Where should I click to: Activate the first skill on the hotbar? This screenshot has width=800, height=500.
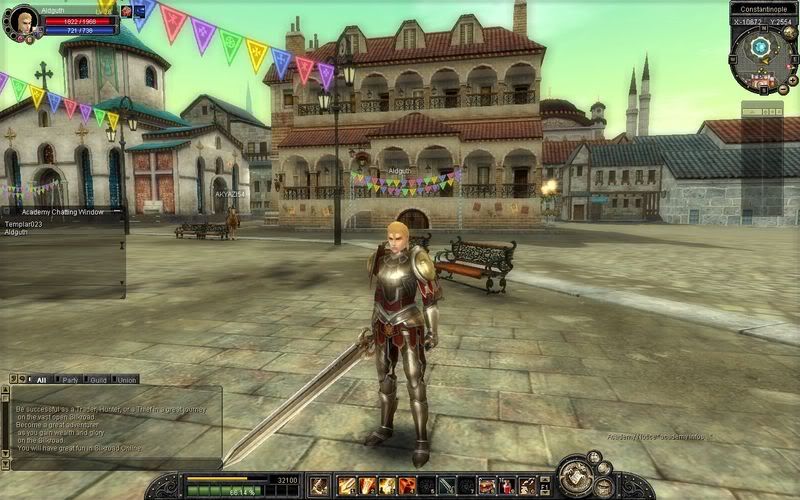click(x=348, y=485)
